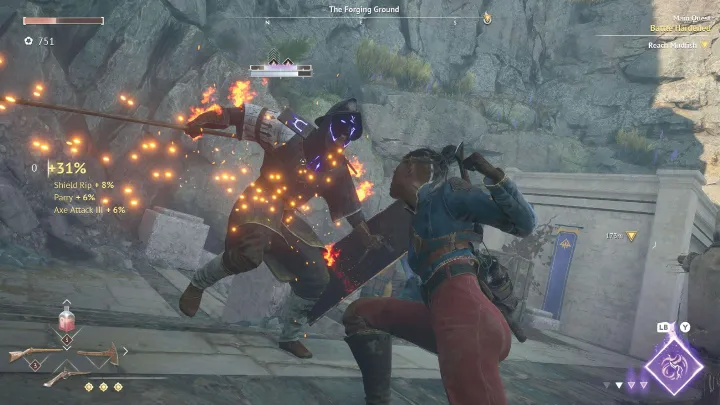The image size is (720, 405).
Task: Pick the flintlock pistol icon
Action: point(63,375)
